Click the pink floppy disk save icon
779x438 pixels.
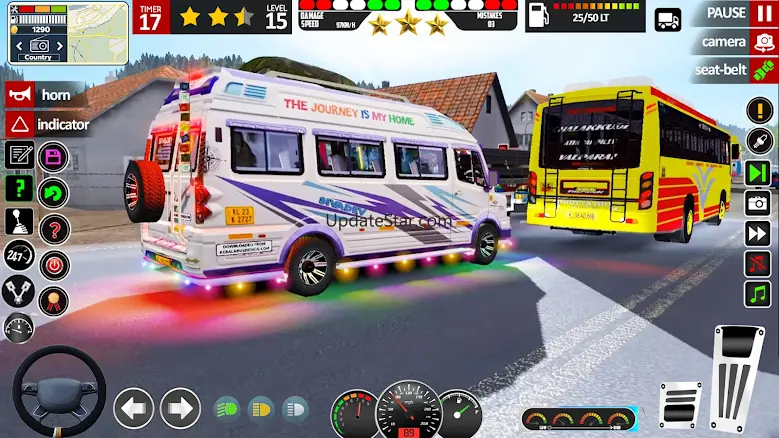point(53,157)
